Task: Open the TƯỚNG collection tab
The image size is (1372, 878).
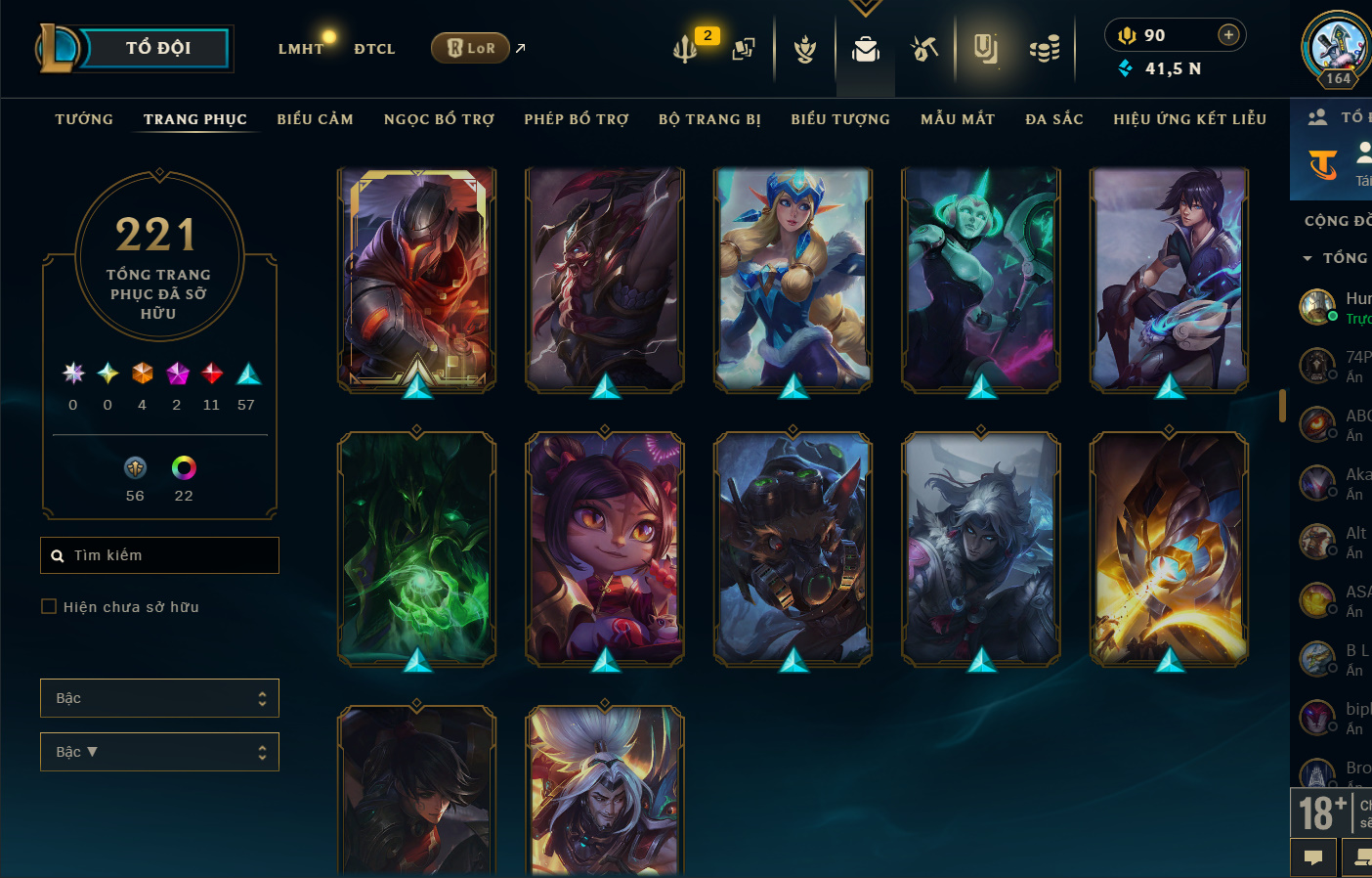Action: tap(84, 119)
